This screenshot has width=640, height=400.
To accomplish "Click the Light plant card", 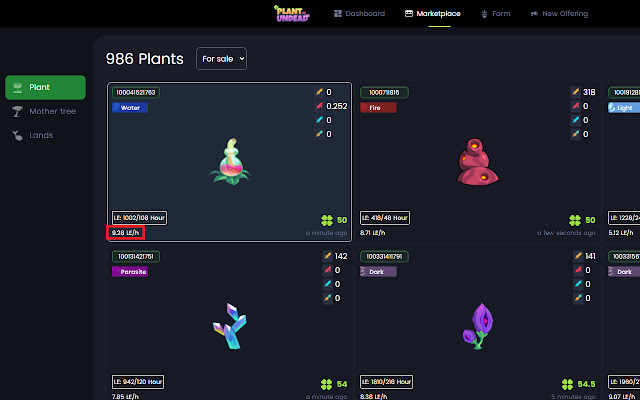I will [x=622, y=161].
